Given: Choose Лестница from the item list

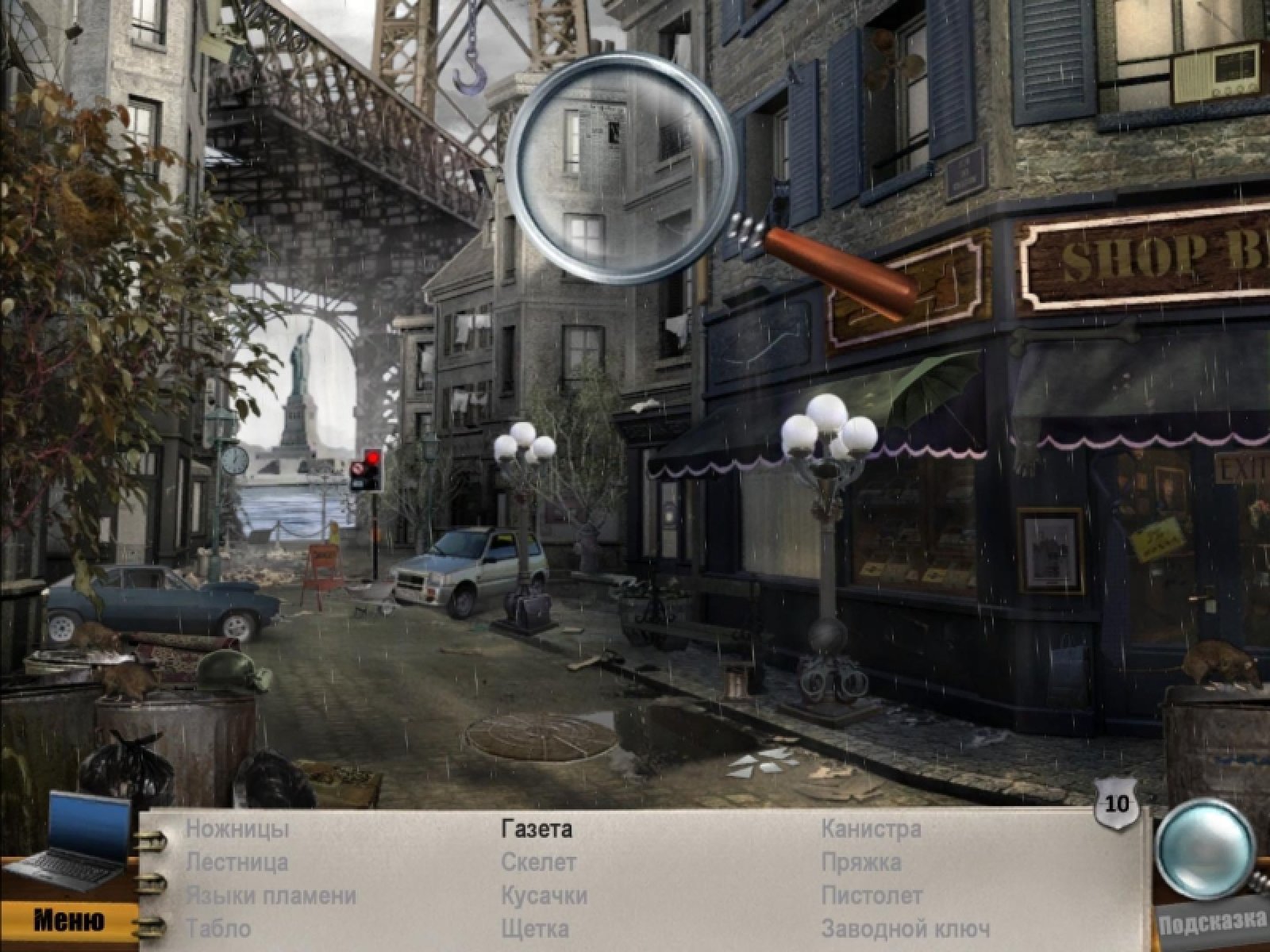Looking at the screenshot, I should tap(237, 862).
